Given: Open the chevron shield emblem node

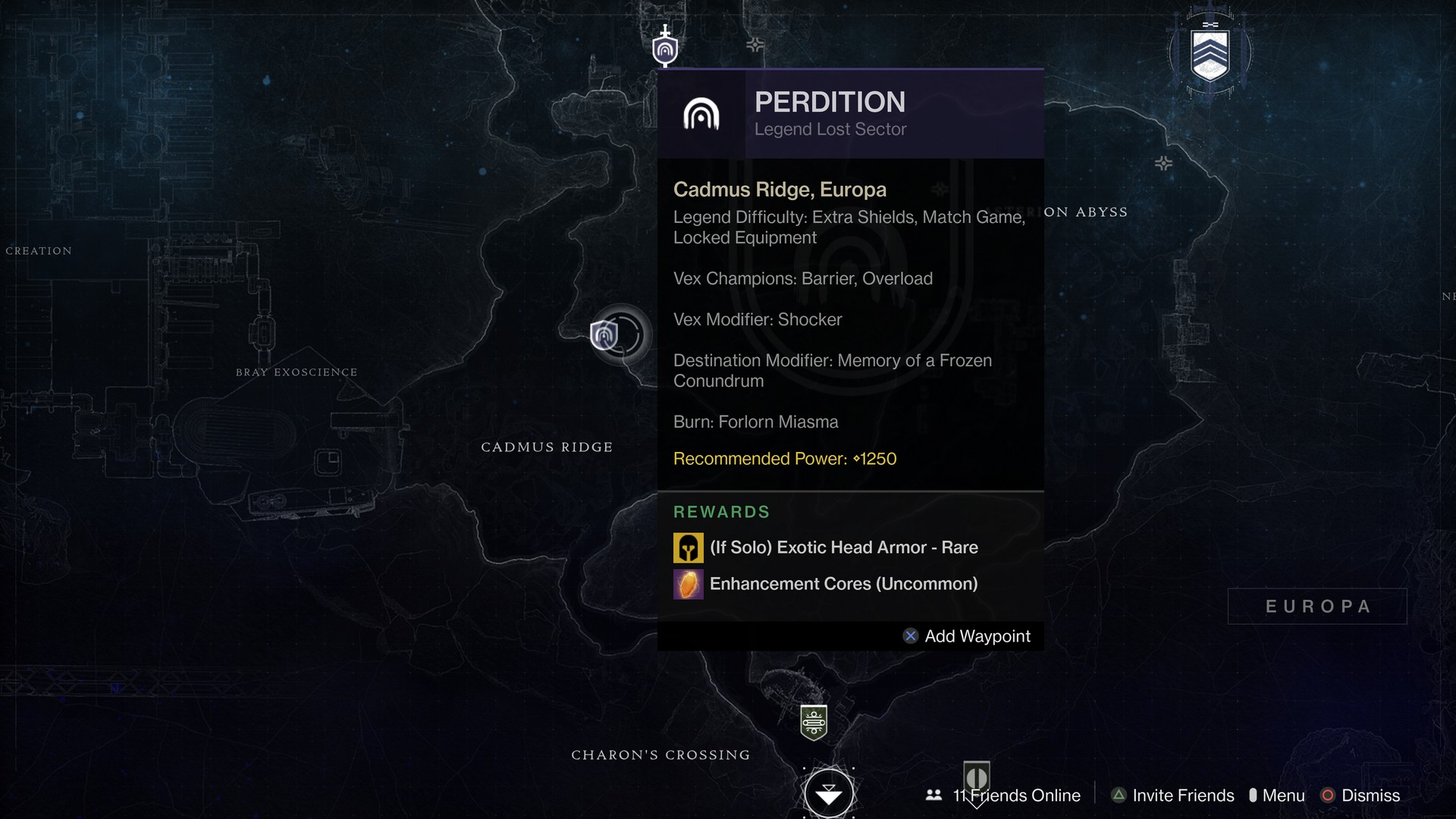Looking at the screenshot, I should pos(1210,55).
